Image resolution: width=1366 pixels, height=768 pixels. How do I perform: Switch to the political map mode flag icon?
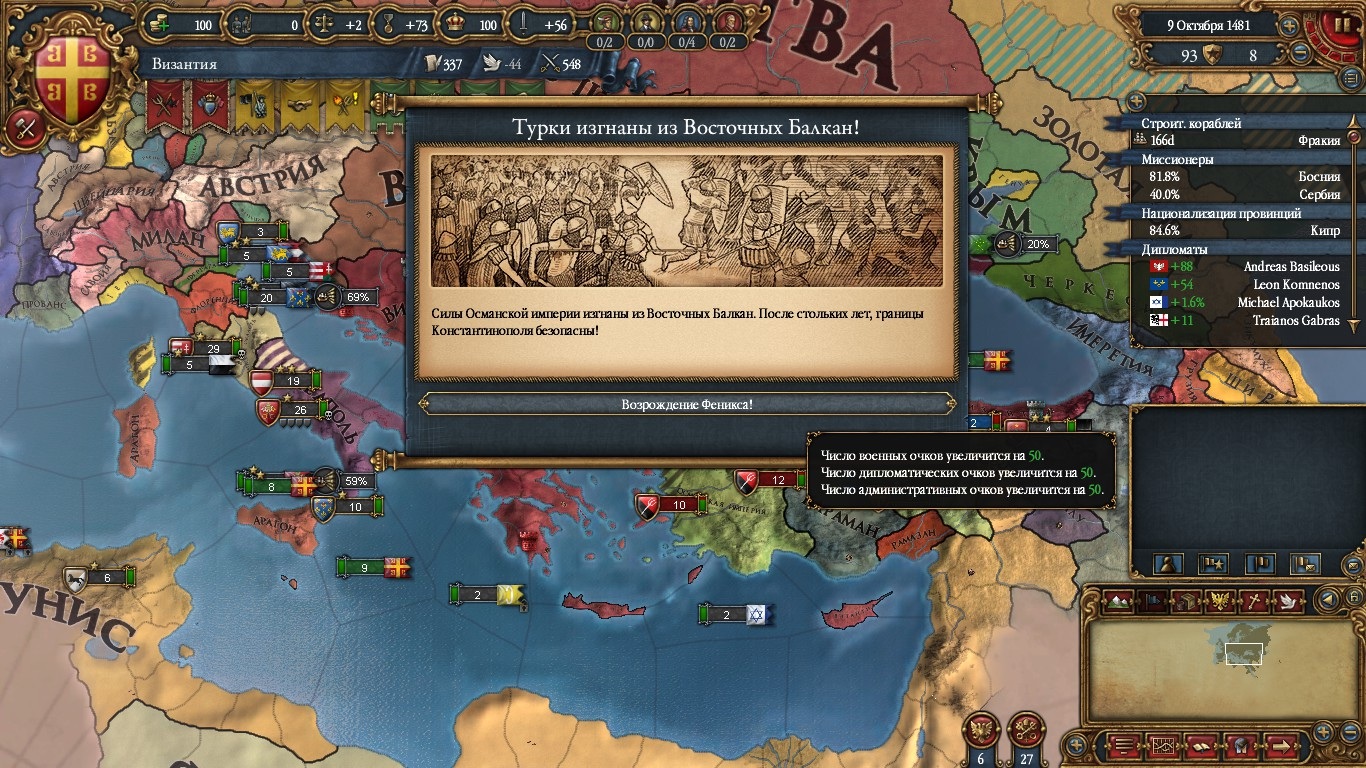(1153, 601)
